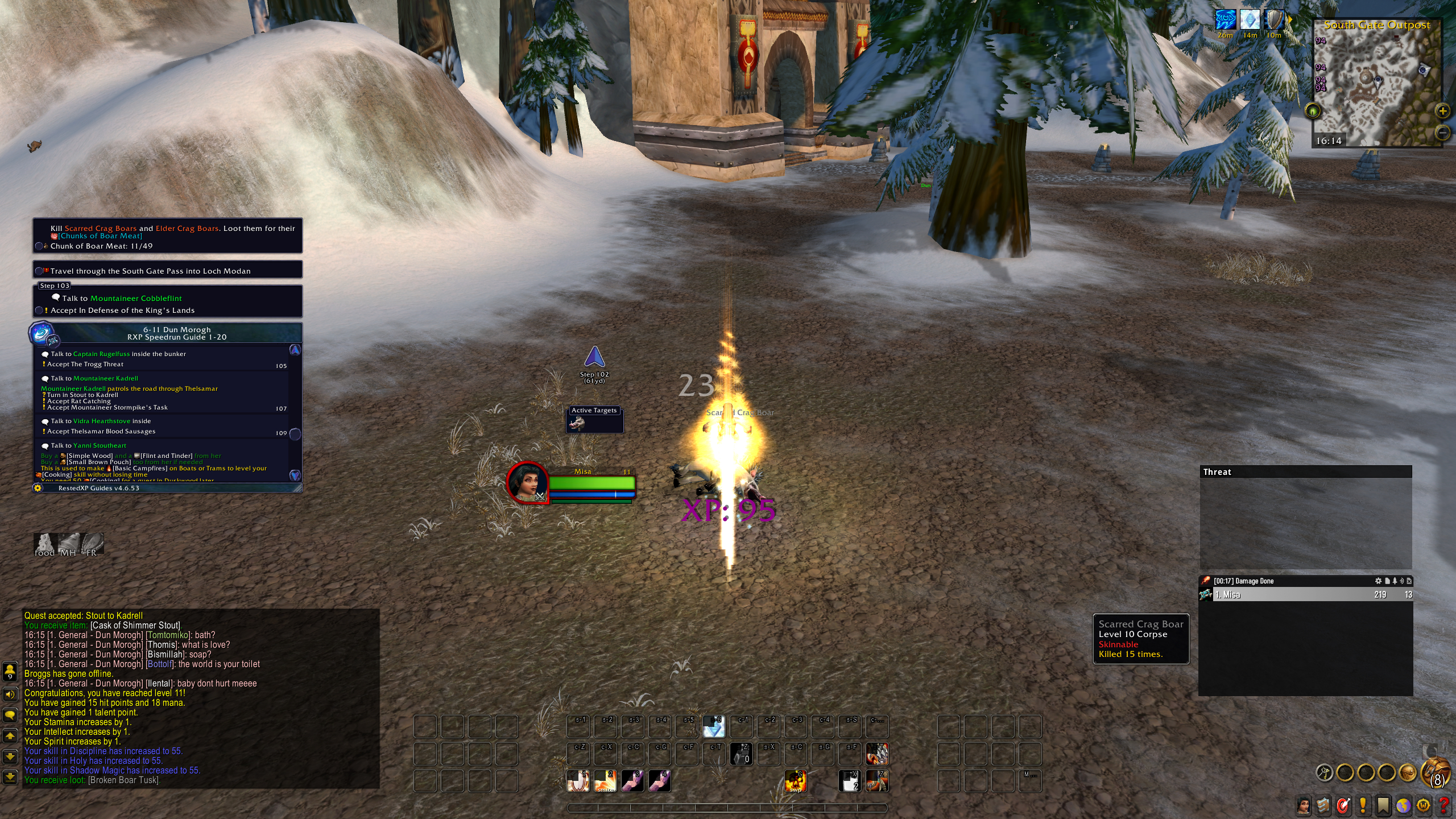Open the spellbook micro button

[x=1323, y=805]
